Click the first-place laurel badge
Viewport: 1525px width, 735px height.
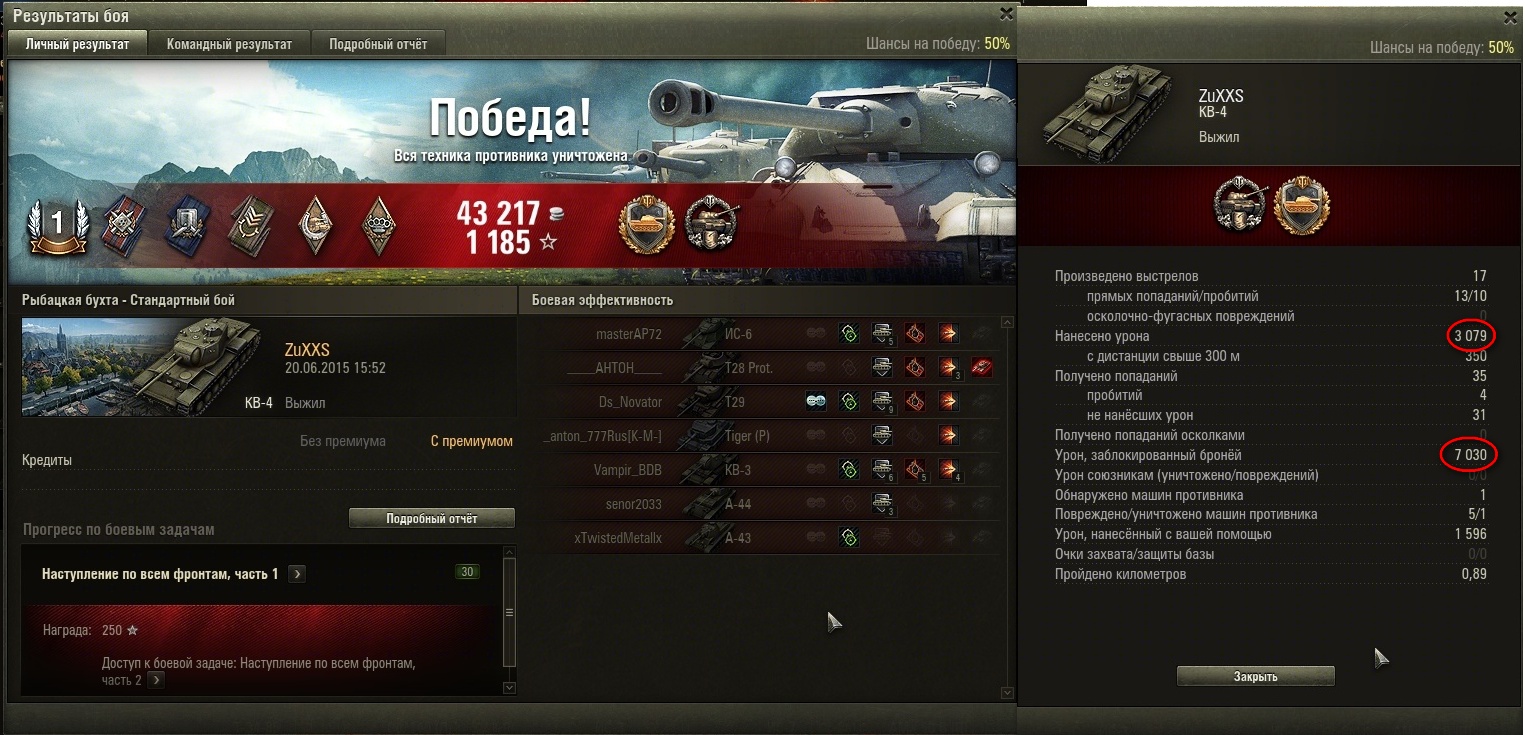pyautogui.click(x=57, y=223)
